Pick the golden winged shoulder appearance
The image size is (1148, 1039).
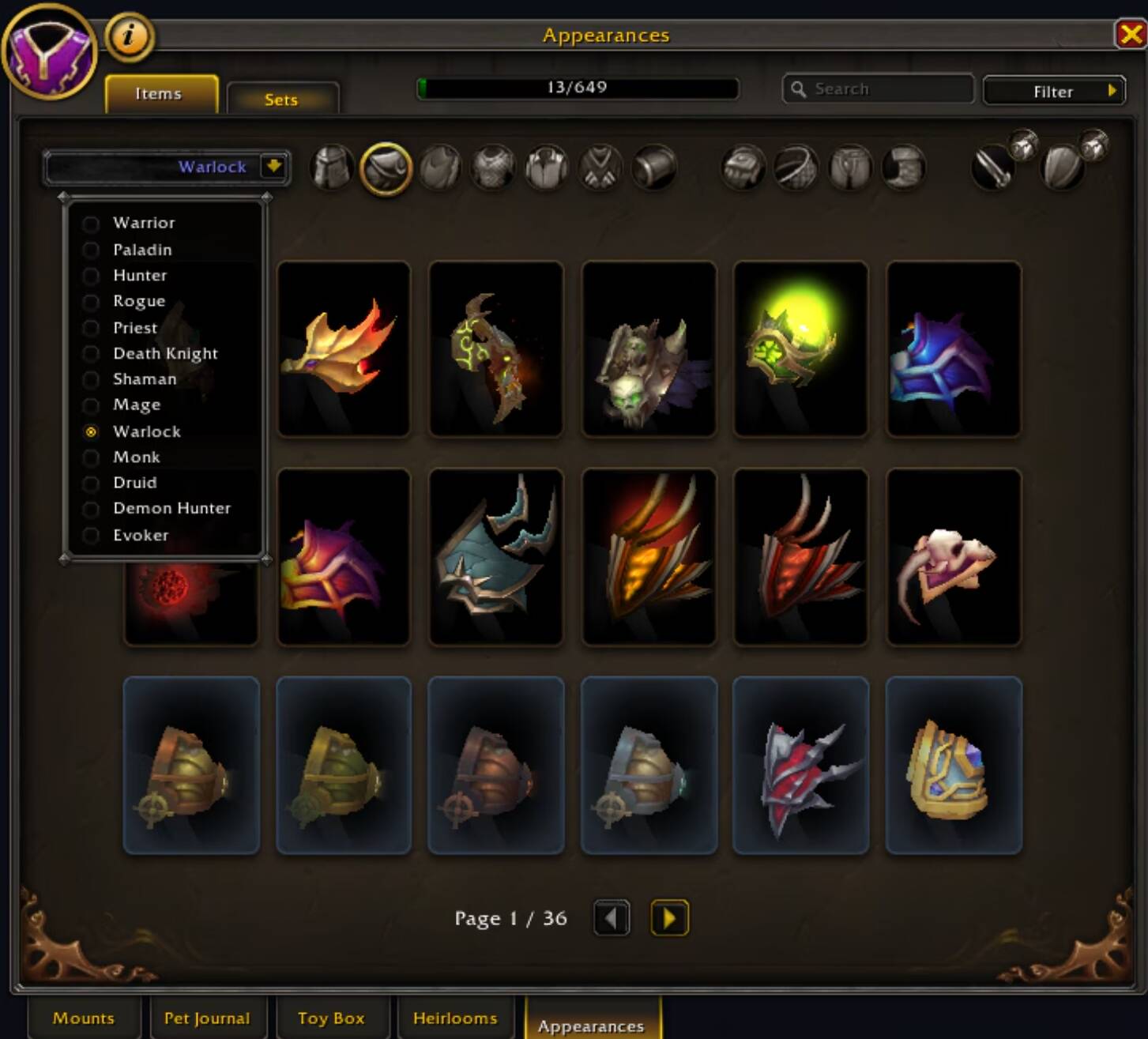(344, 348)
